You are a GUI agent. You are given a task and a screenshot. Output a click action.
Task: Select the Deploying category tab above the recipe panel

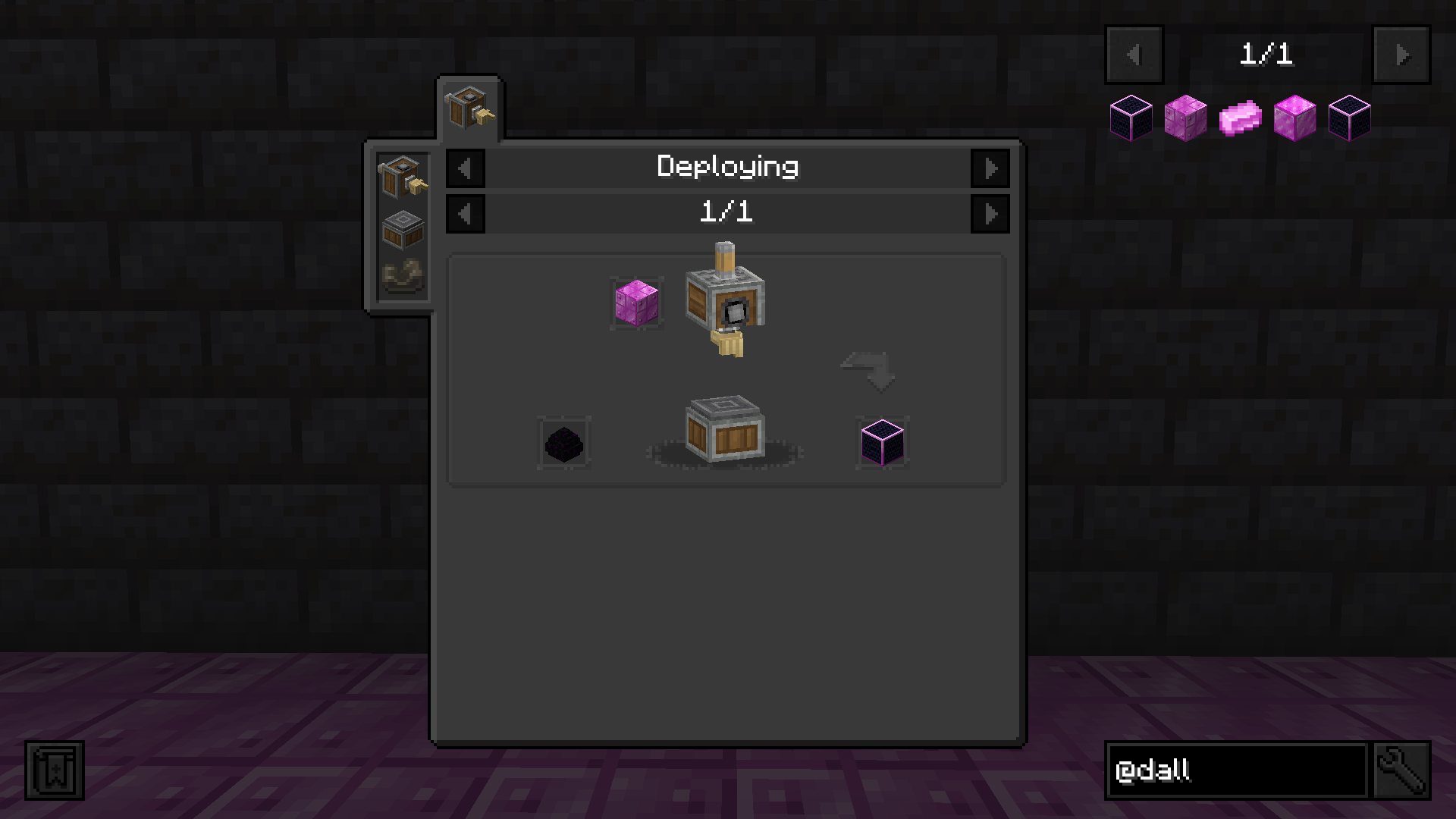469,108
